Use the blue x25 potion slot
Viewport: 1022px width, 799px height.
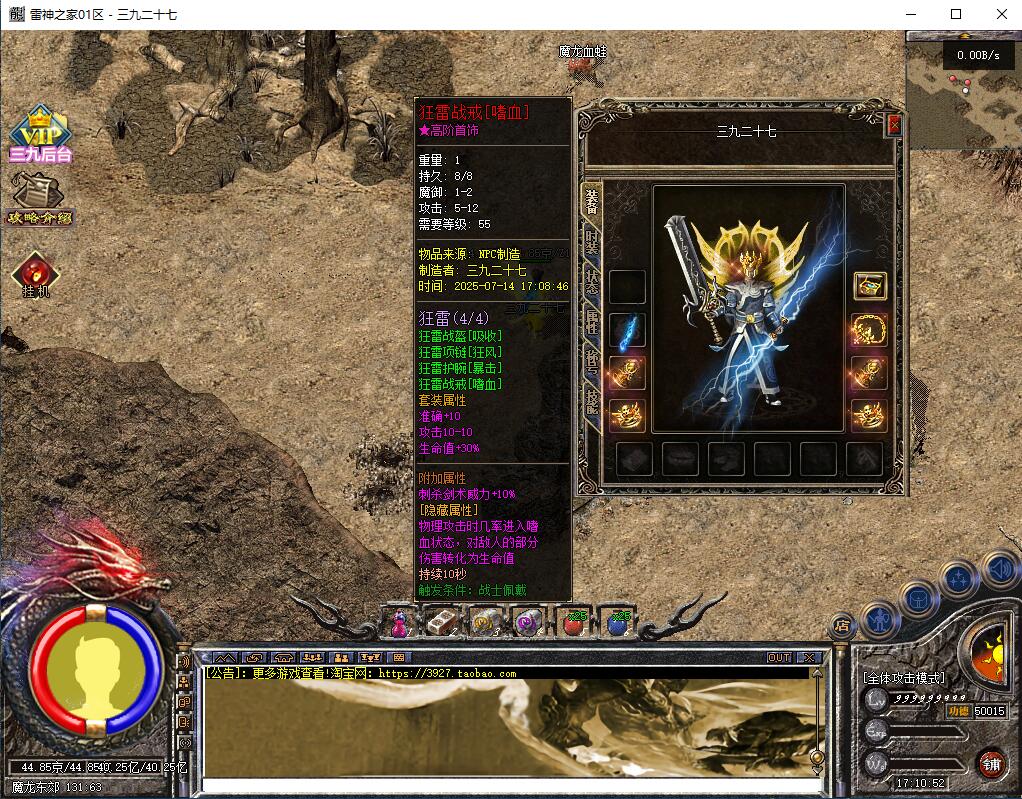coord(618,622)
